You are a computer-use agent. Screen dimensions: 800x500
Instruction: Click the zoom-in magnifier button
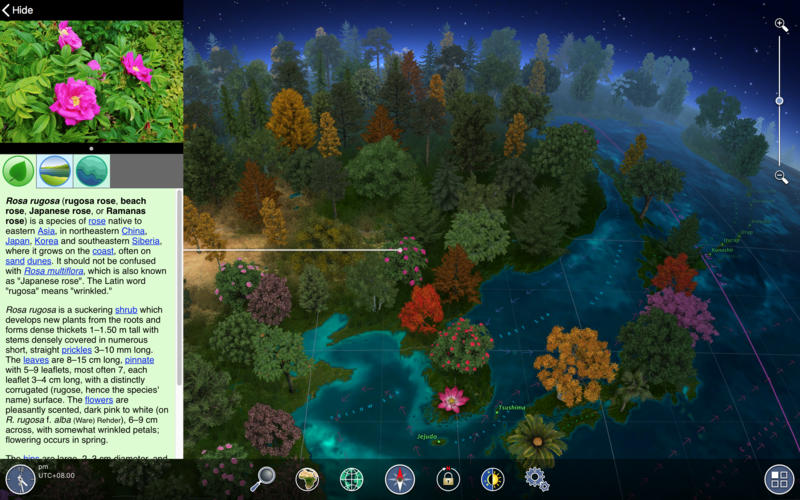pyautogui.click(x=782, y=25)
